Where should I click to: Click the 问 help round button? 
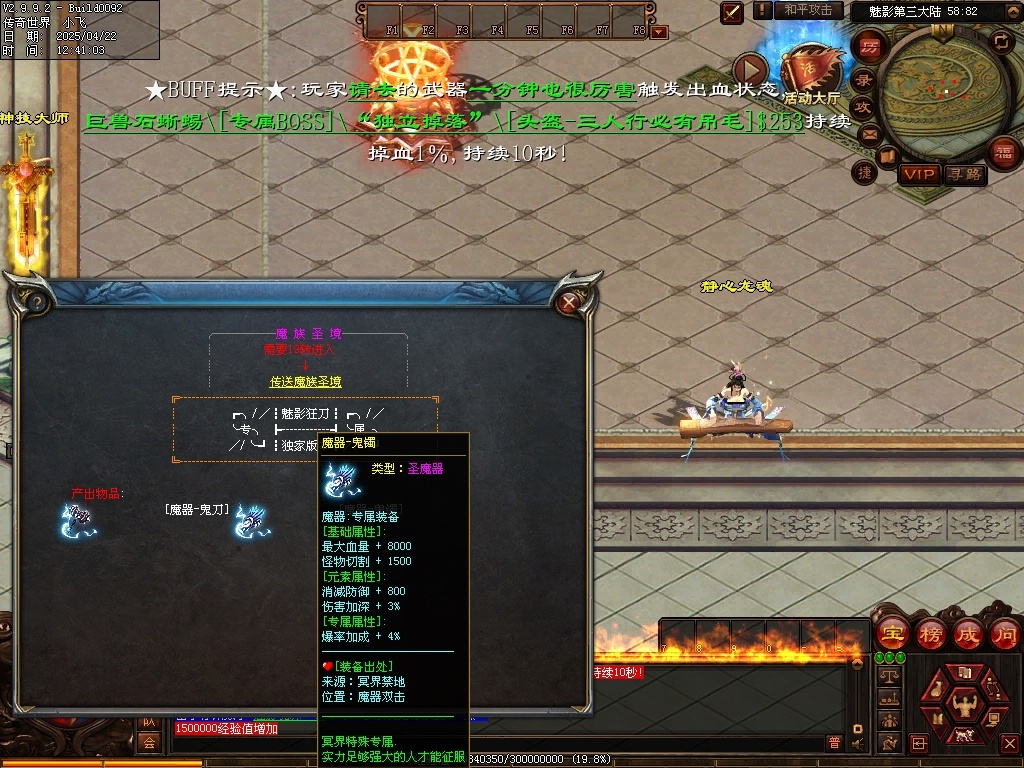(1005, 634)
